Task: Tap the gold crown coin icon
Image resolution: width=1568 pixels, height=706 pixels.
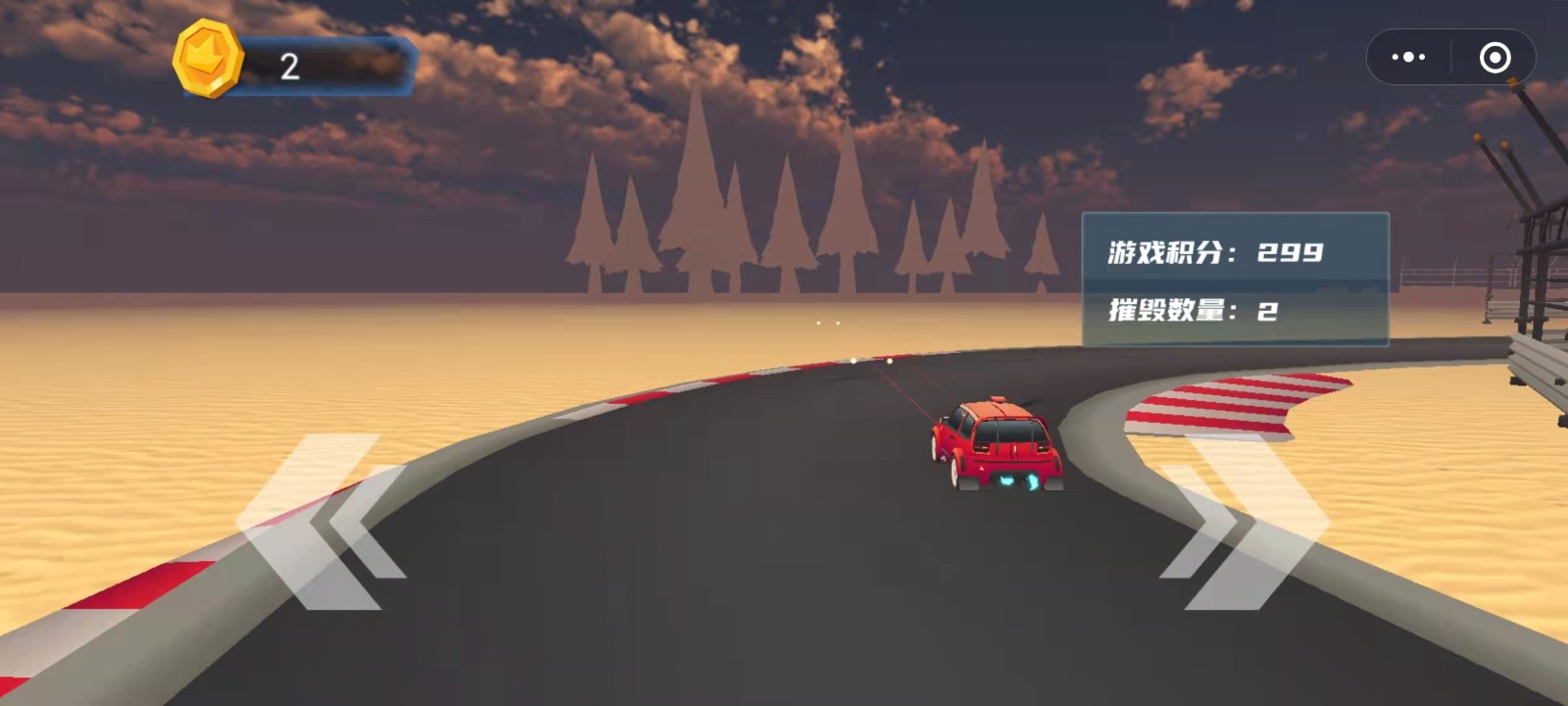Action: 208,60
